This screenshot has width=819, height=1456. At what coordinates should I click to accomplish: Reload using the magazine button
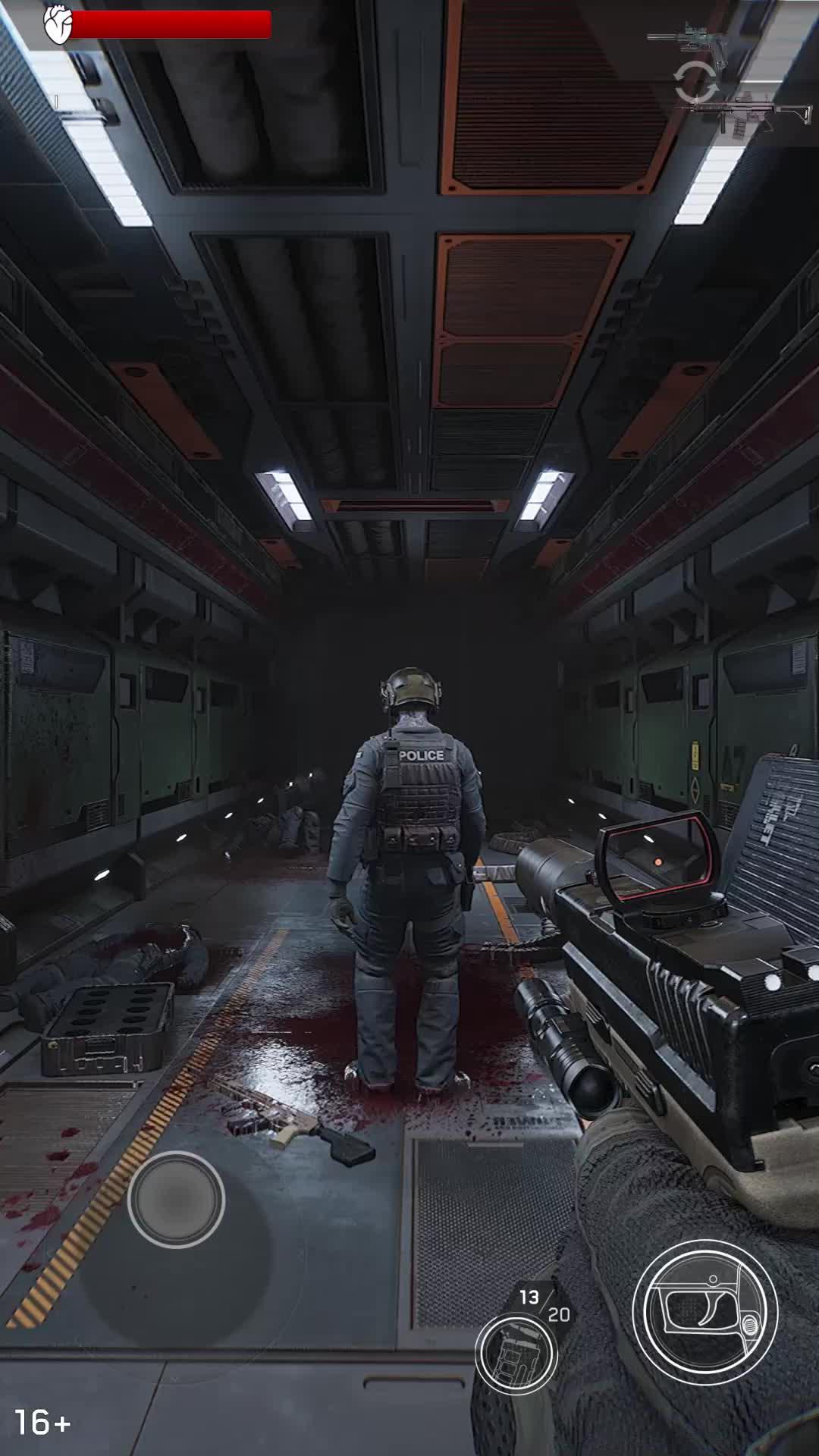[516, 1355]
